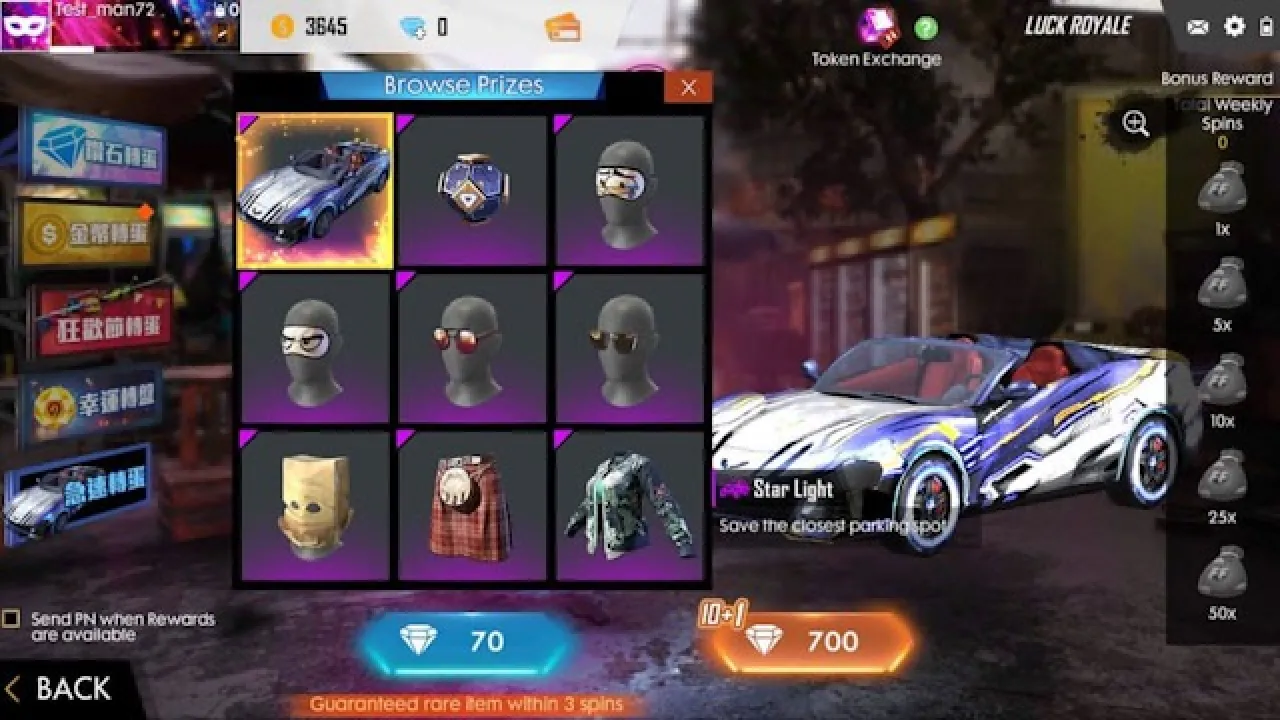The image size is (1280, 720).
Task: Open the top-up card icon in the top bar
Action: (x=560, y=26)
